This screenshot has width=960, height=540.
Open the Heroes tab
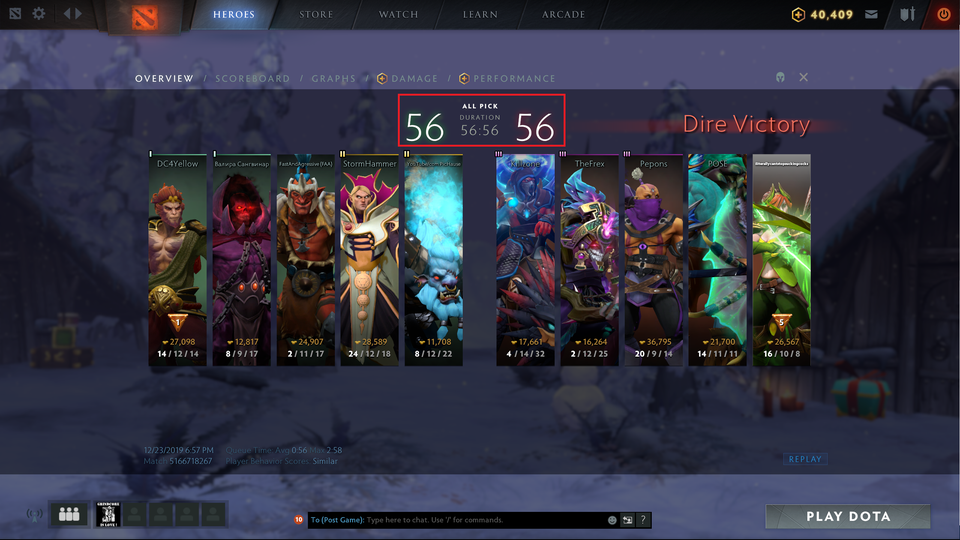click(234, 15)
